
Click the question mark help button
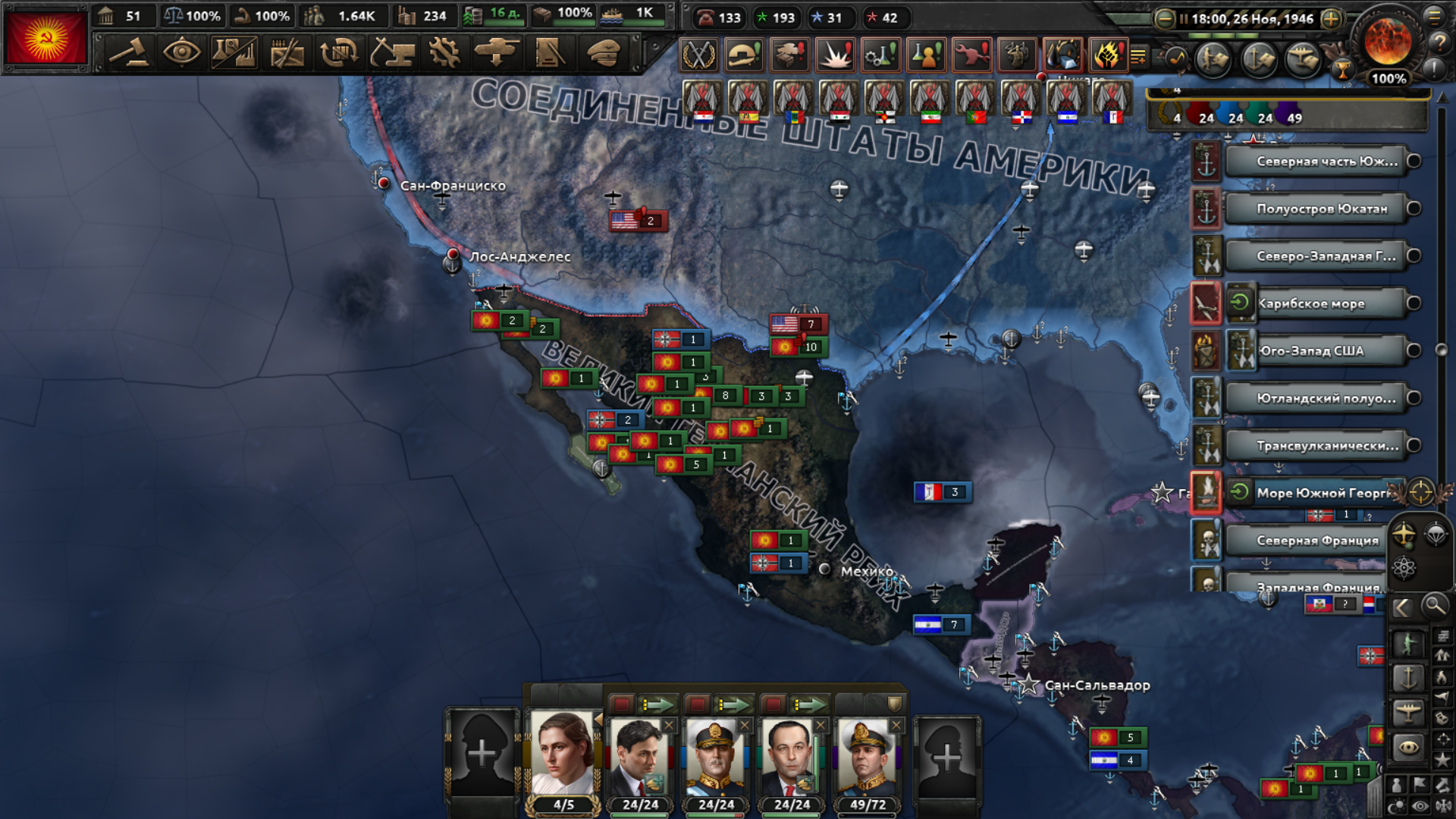1438,43
